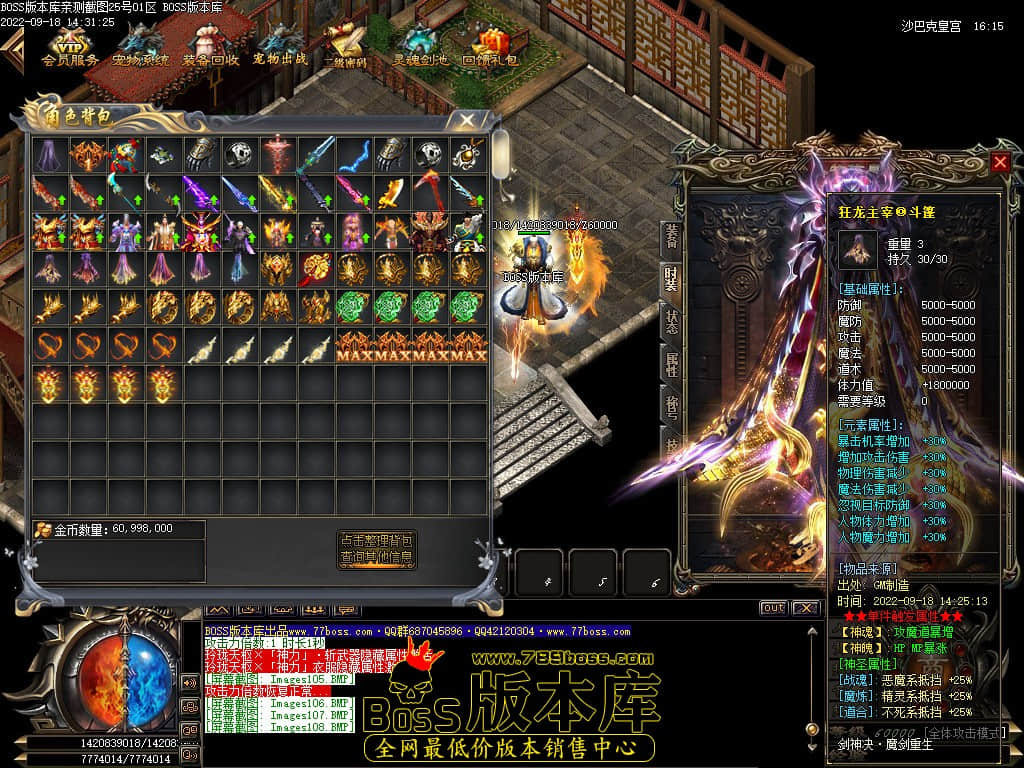Claim the 回馈礼包 gift pack
The image size is (1024, 768).
490,46
